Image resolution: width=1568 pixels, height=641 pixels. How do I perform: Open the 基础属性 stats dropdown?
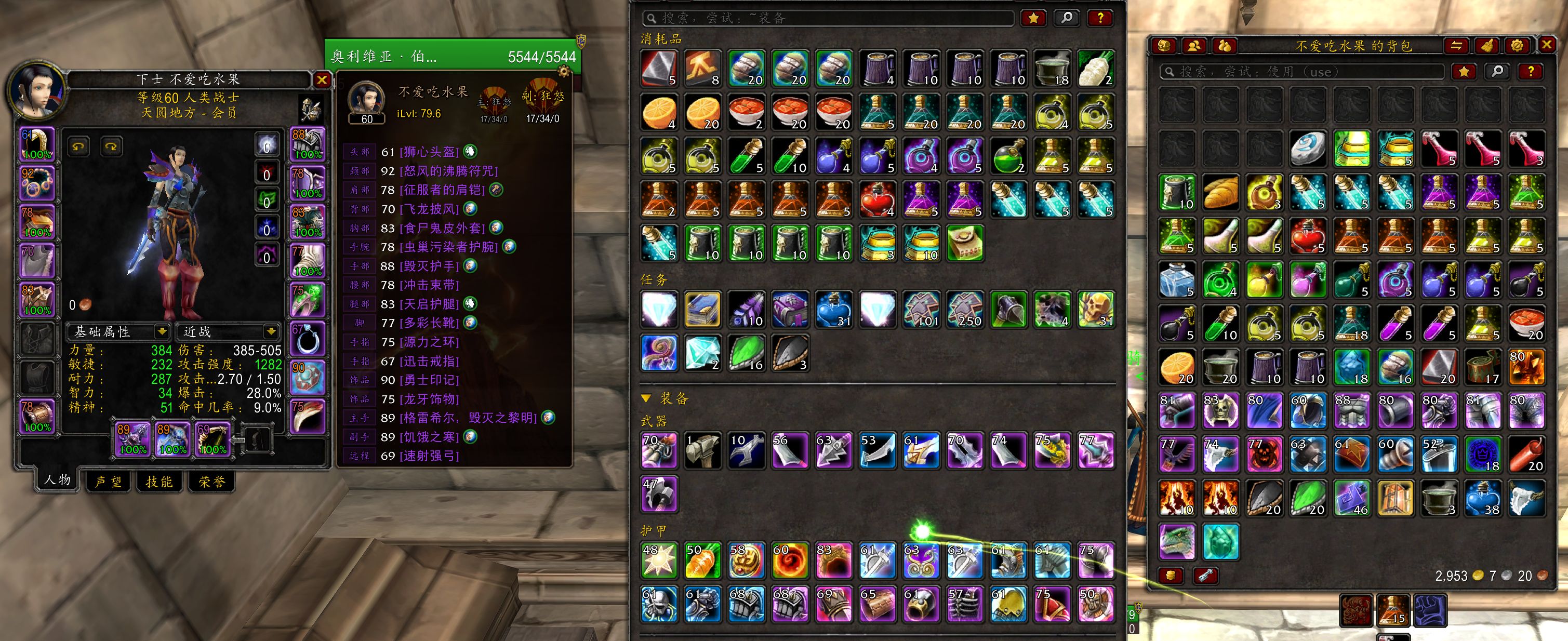click(x=161, y=331)
